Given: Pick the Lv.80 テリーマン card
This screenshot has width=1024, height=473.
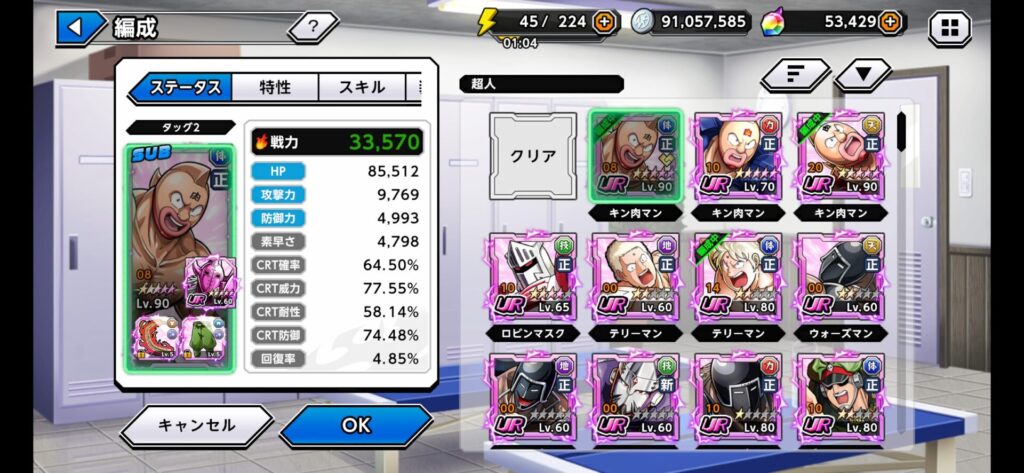Looking at the screenshot, I should coord(736,277).
